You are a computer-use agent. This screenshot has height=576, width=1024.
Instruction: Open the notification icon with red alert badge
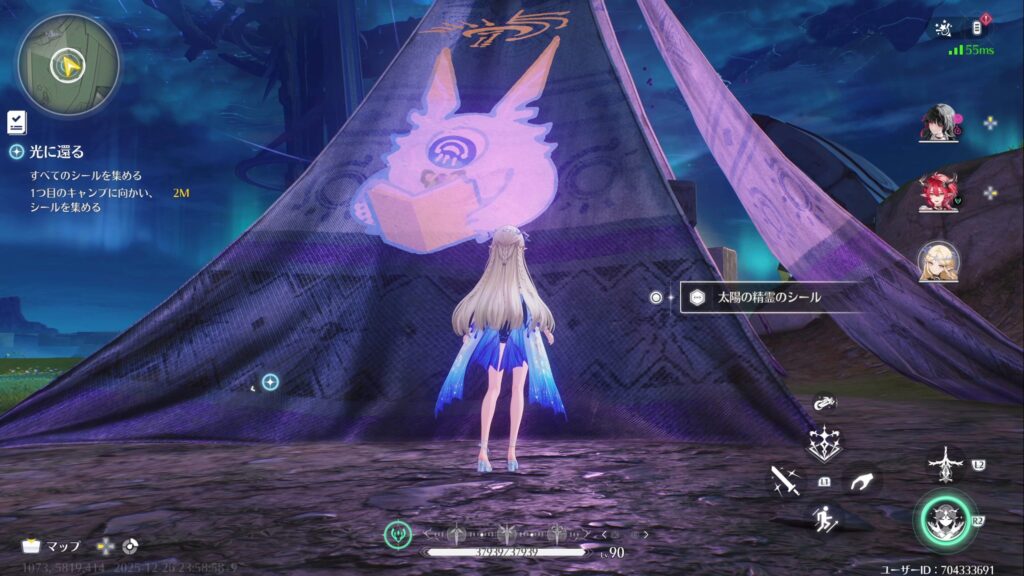click(979, 27)
